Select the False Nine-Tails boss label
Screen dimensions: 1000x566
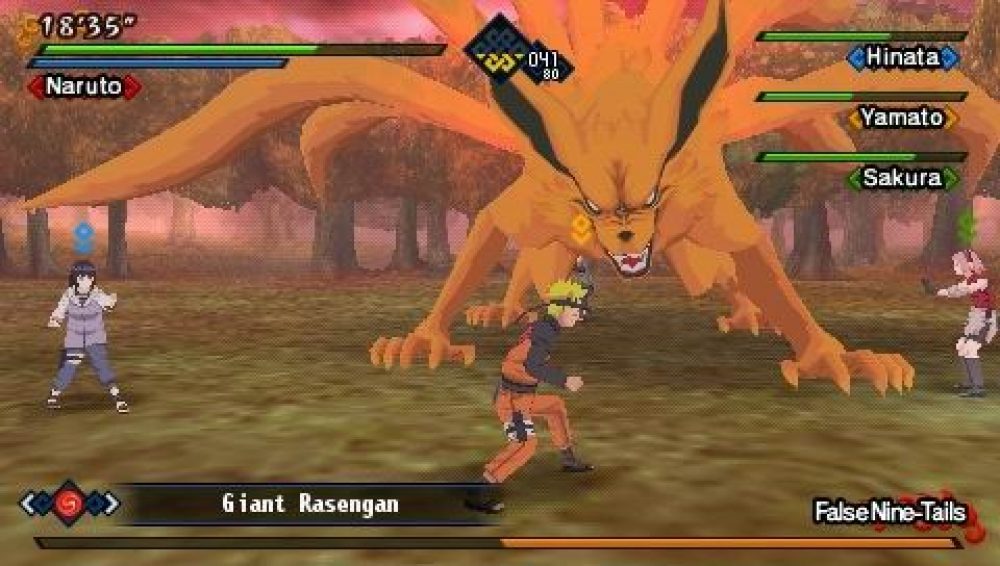pyautogui.click(x=889, y=512)
